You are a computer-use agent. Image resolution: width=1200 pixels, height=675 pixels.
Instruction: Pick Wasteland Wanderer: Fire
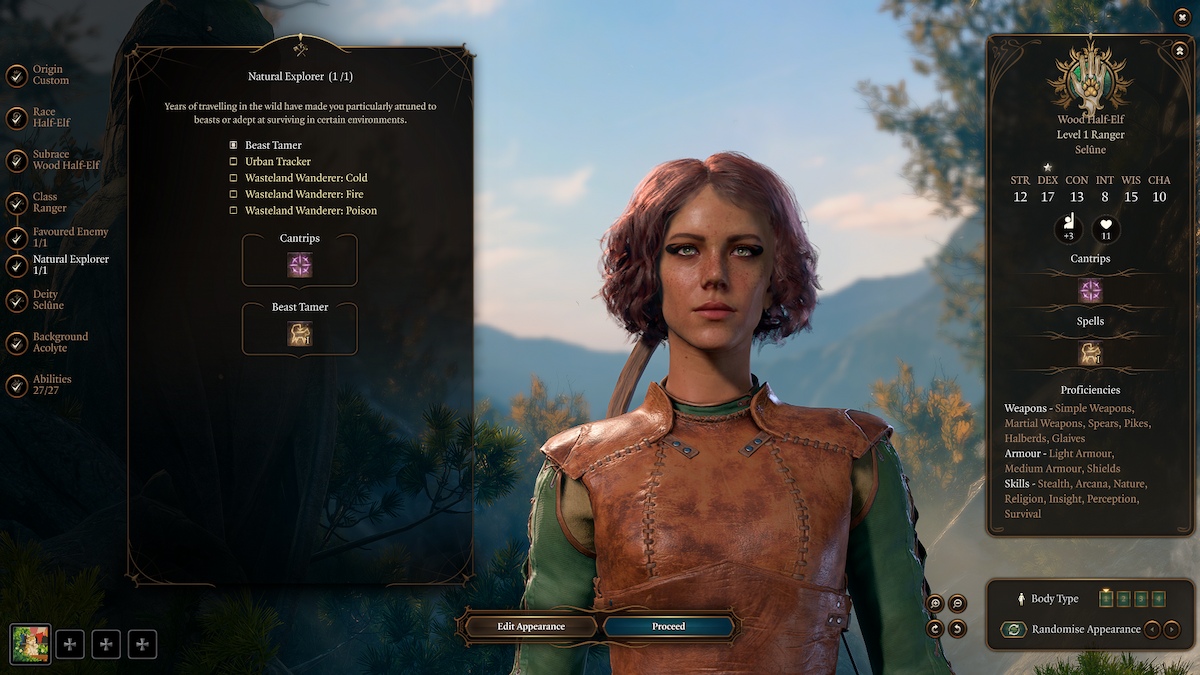(x=303, y=194)
